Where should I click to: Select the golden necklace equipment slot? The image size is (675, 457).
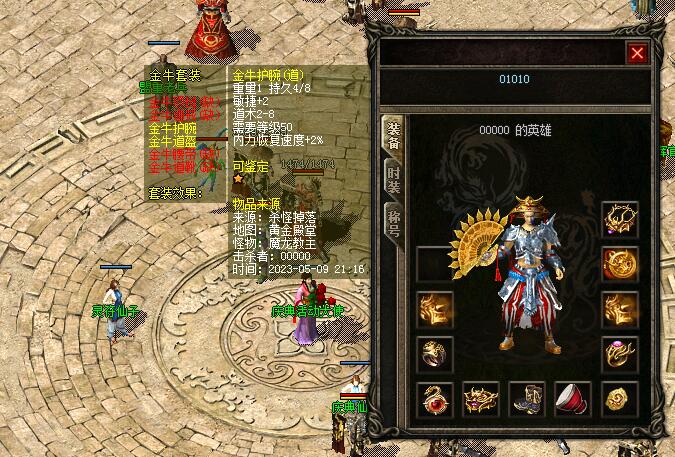coord(620,219)
